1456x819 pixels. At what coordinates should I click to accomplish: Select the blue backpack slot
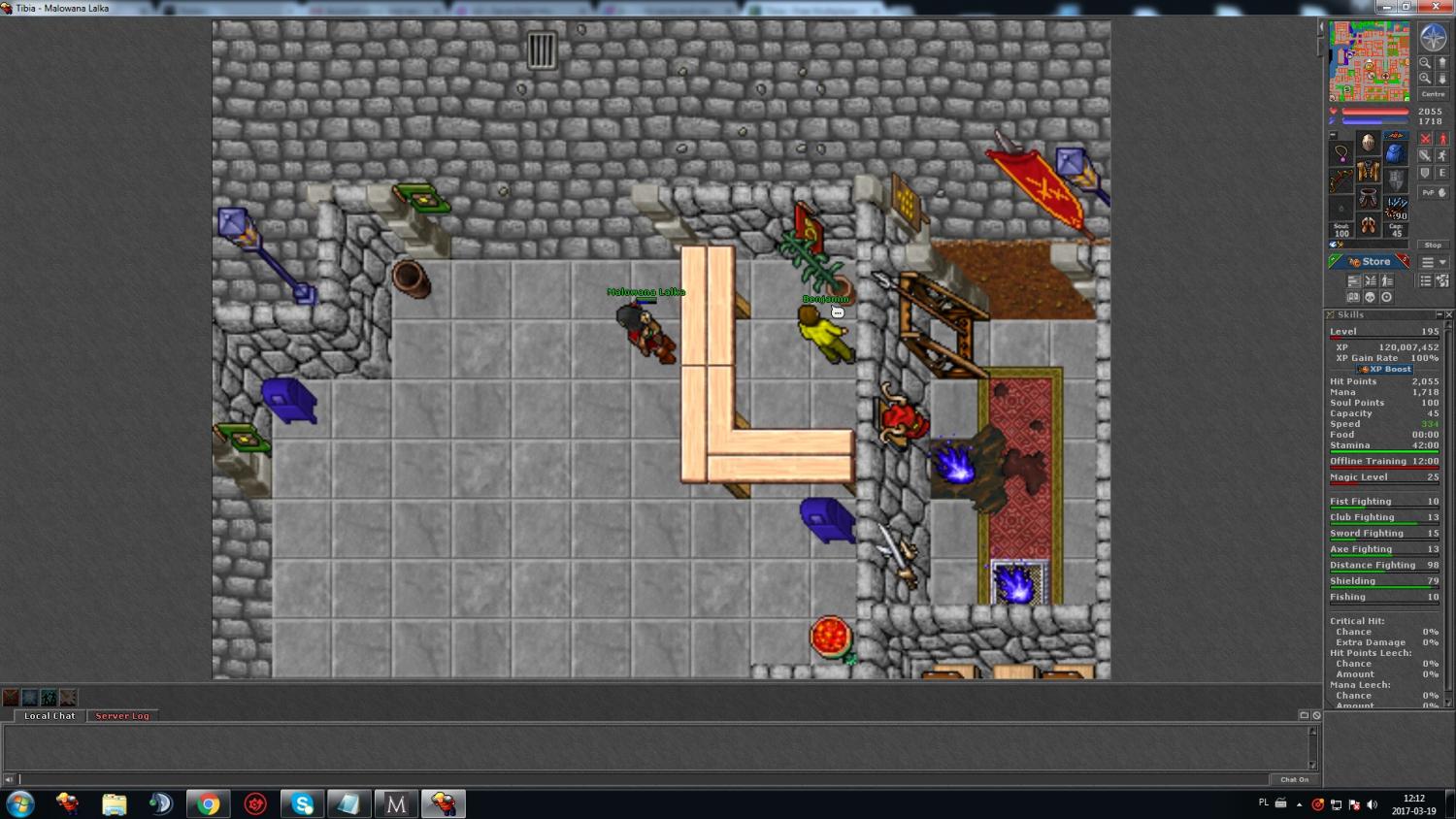(1395, 153)
